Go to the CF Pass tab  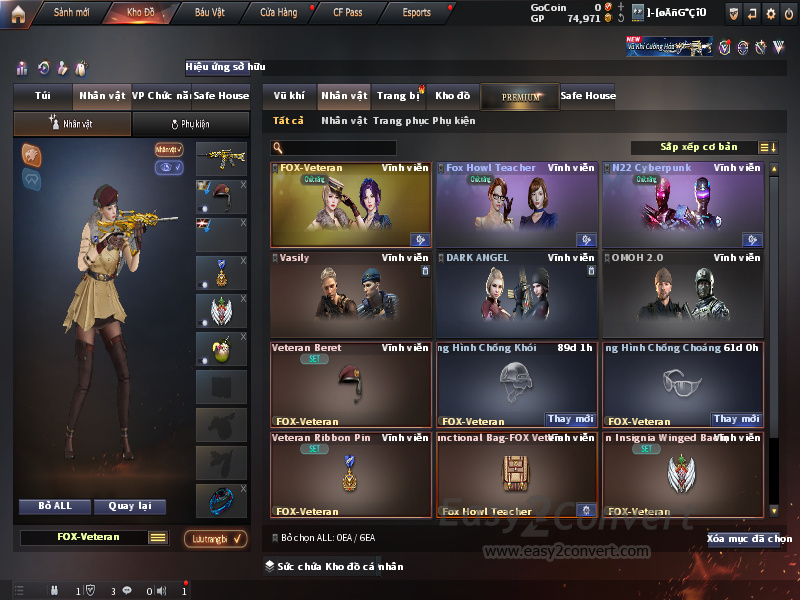348,13
